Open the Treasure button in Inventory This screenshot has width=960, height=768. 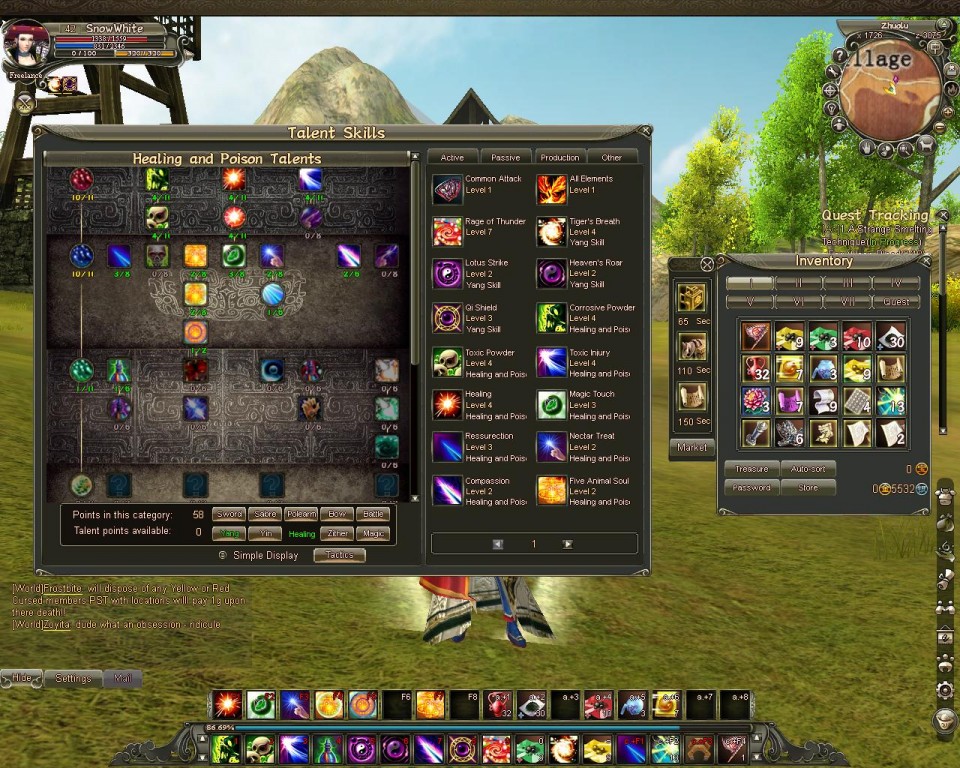(751, 468)
